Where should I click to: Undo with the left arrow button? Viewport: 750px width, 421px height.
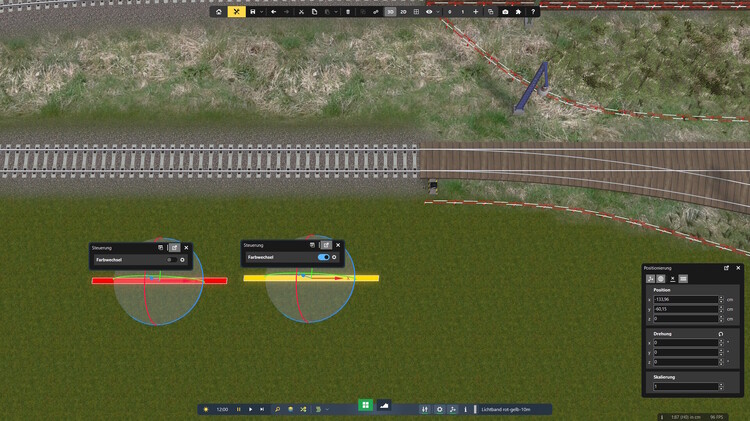[x=273, y=12]
